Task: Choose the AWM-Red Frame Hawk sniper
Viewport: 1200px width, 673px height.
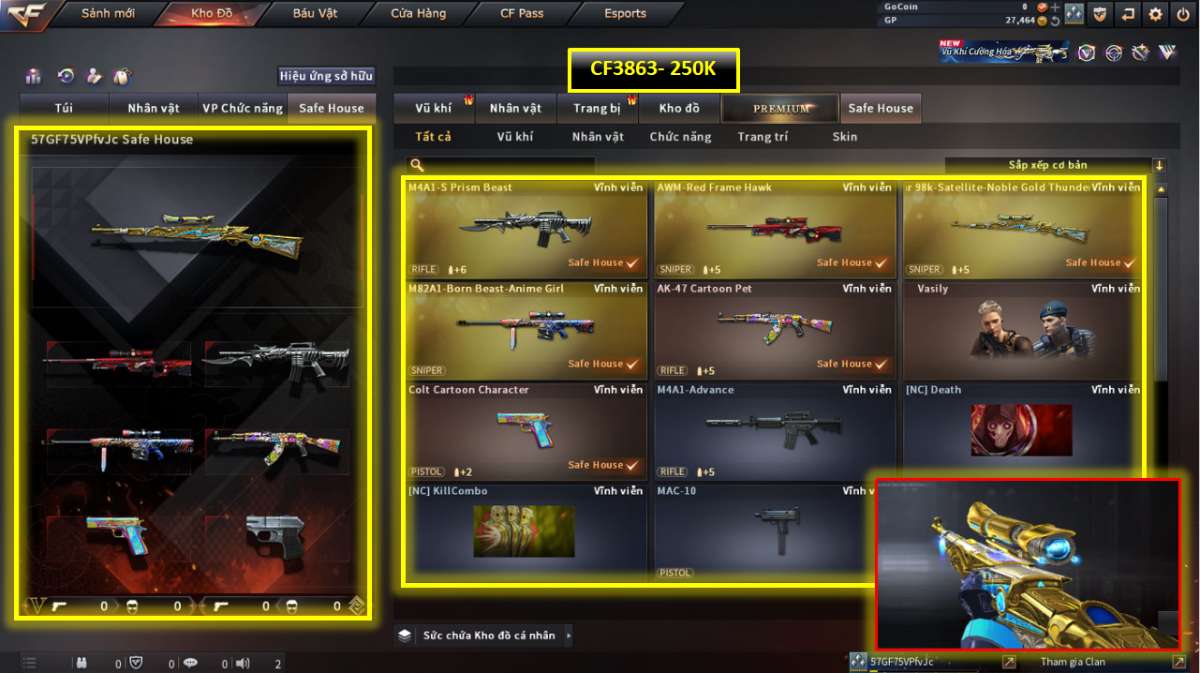Action: coord(773,228)
